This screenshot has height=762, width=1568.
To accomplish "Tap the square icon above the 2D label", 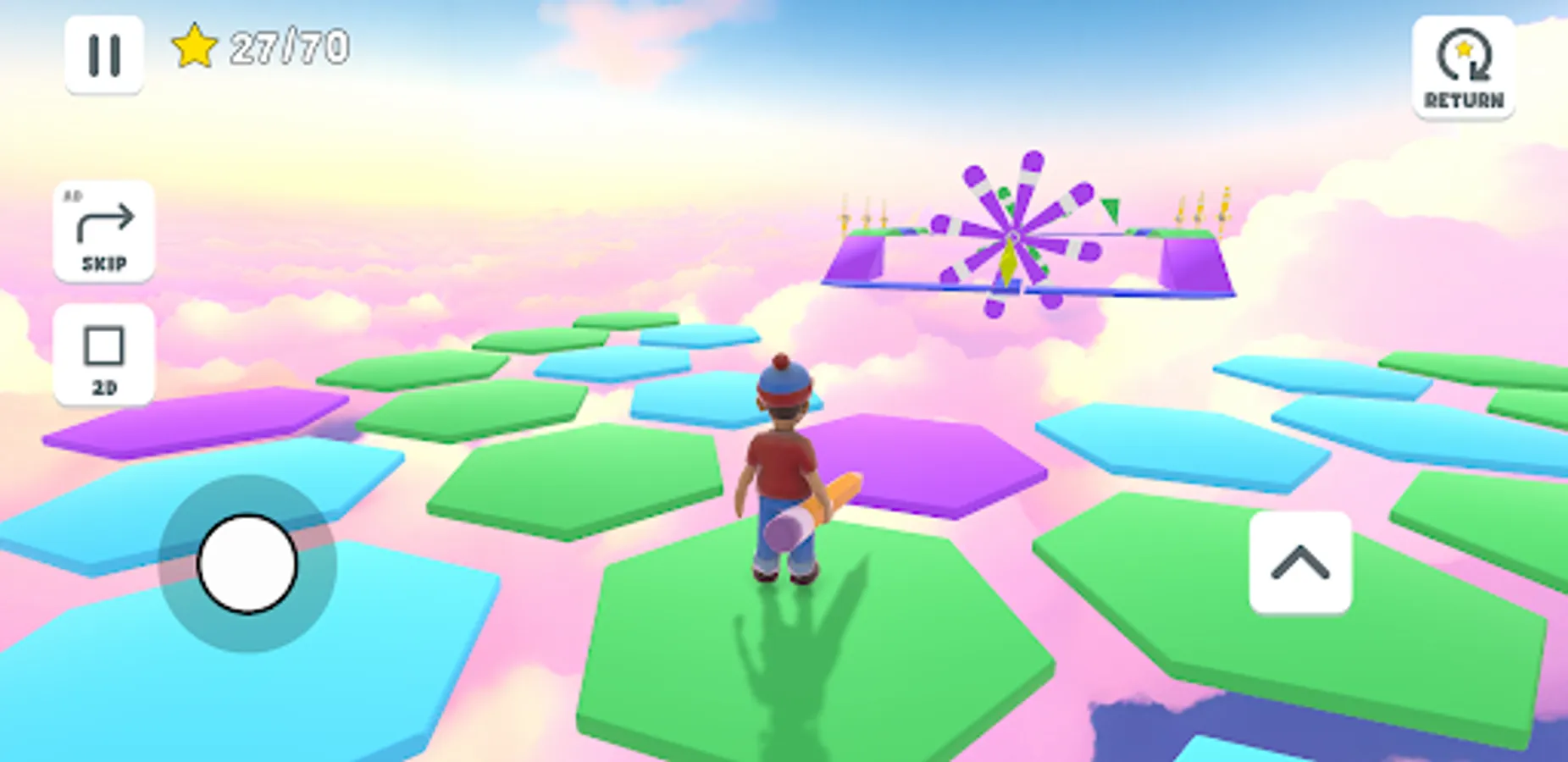I will click(103, 345).
